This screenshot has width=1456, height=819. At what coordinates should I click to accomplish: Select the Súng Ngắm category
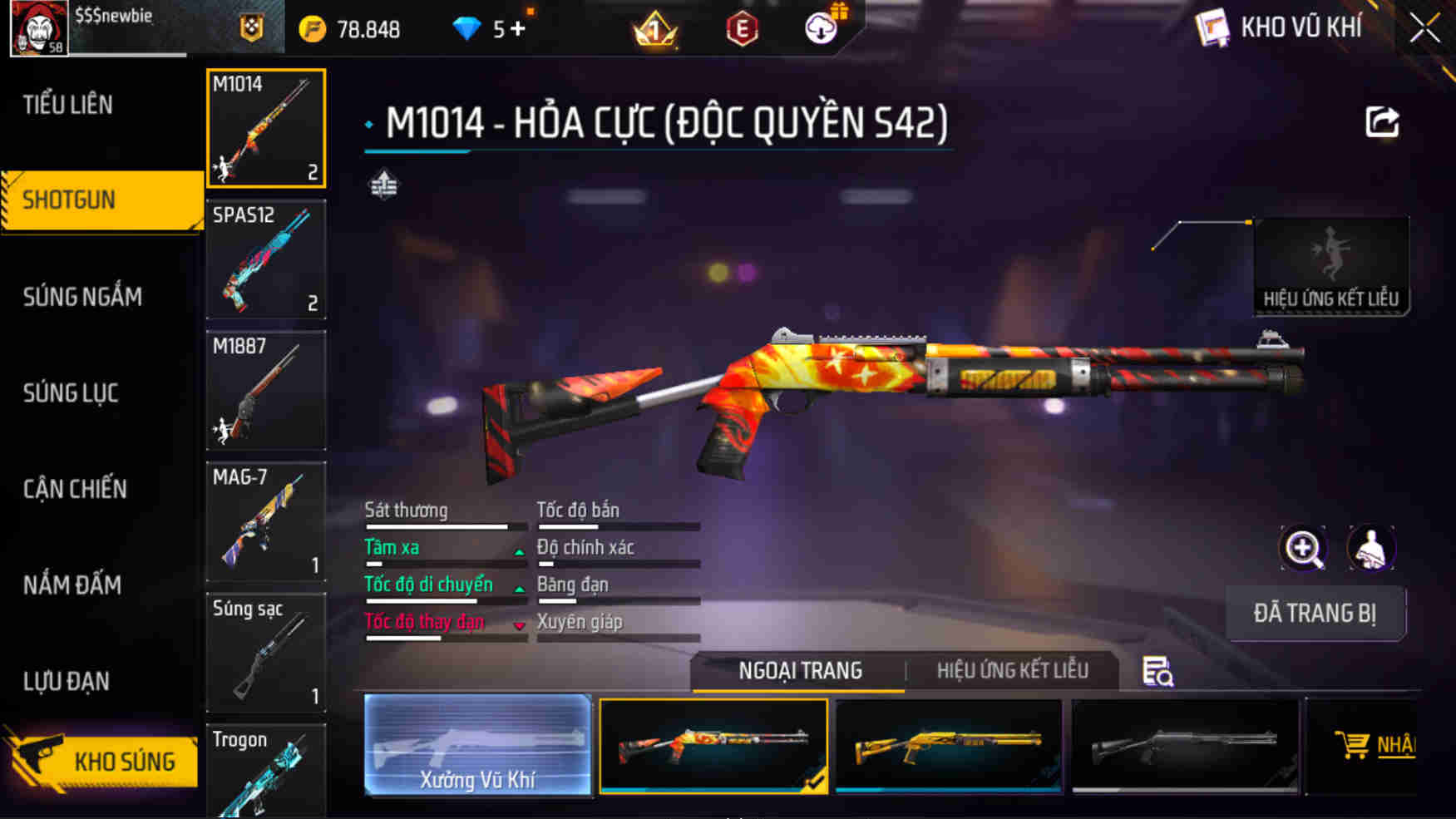click(x=82, y=297)
